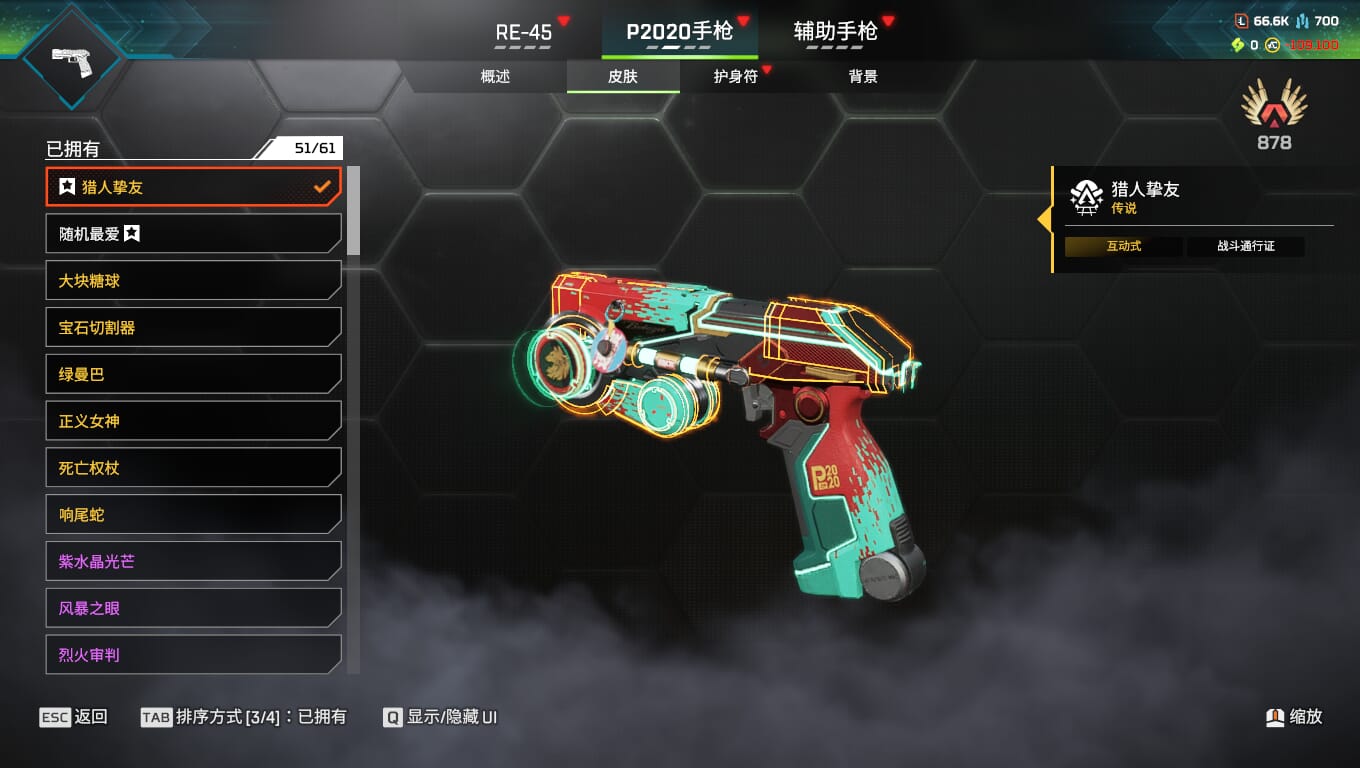The image size is (1360, 768).
Task: Choose the 风暴之眼 skin
Action: coord(194,608)
